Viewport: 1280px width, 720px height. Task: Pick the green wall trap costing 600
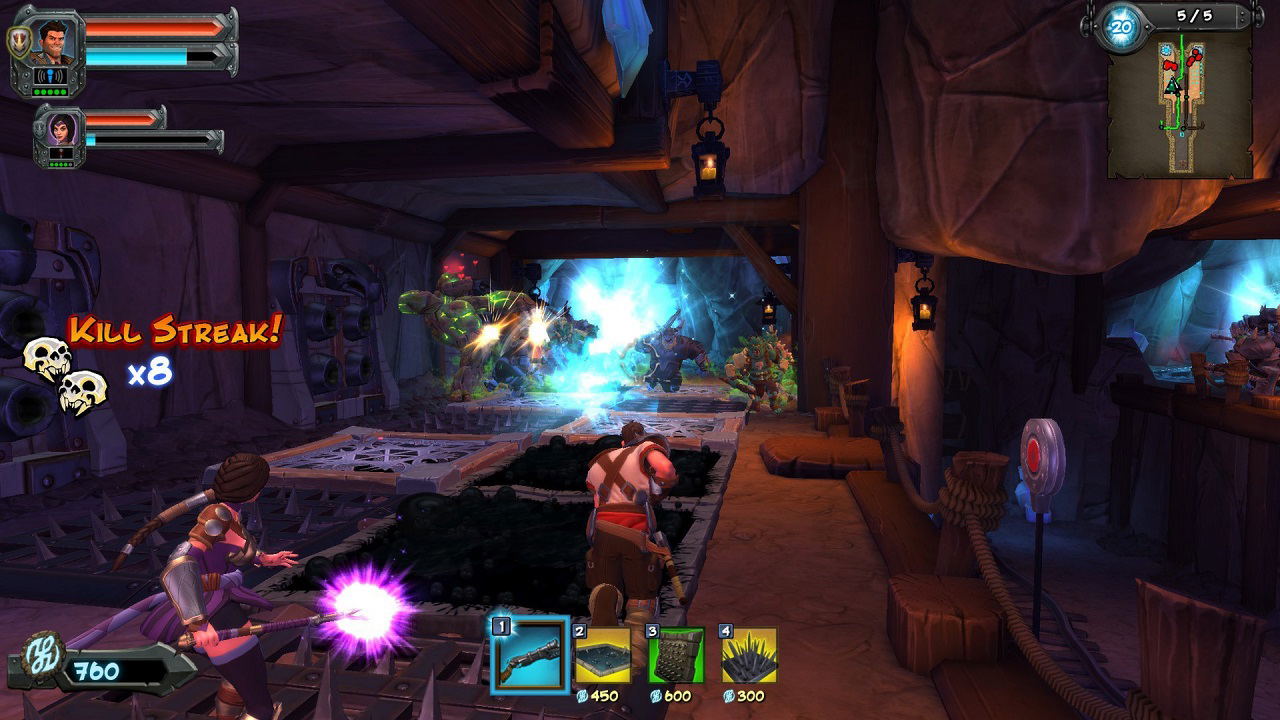(x=677, y=655)
